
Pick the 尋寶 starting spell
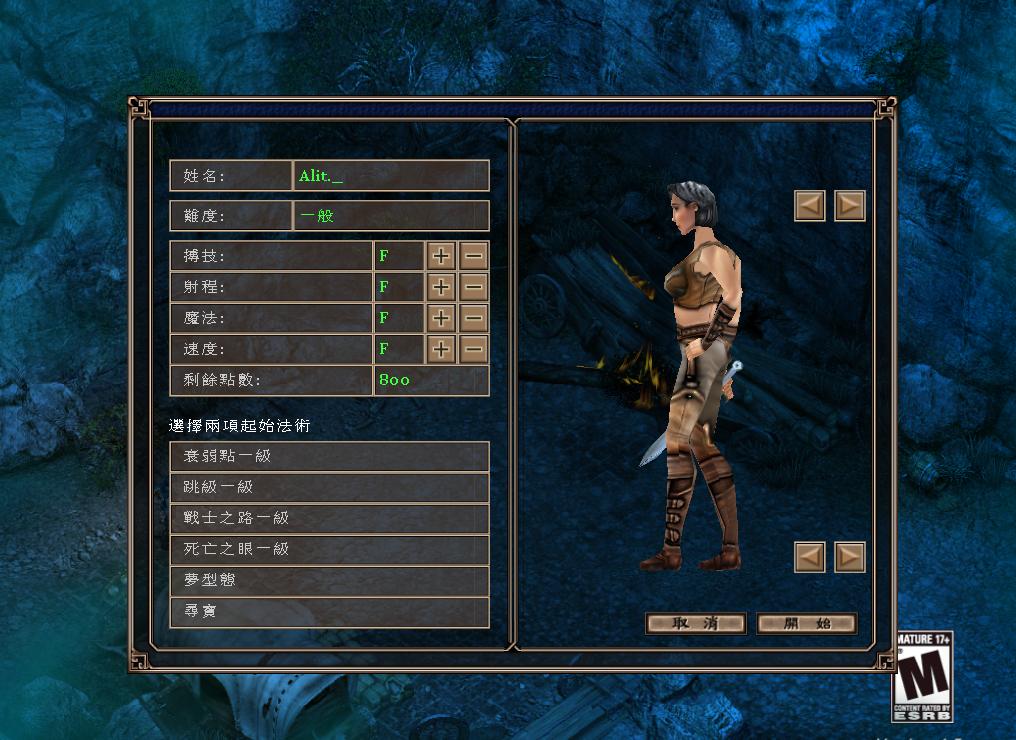click(x=329, y=611)
